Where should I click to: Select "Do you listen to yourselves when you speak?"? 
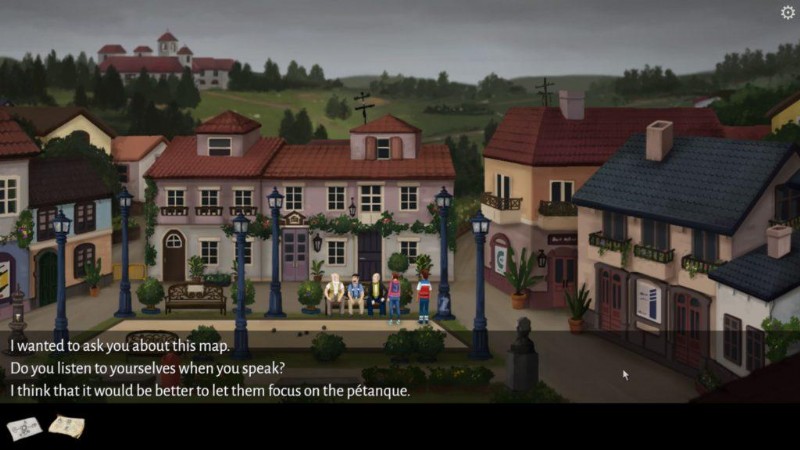coord(147,368)
